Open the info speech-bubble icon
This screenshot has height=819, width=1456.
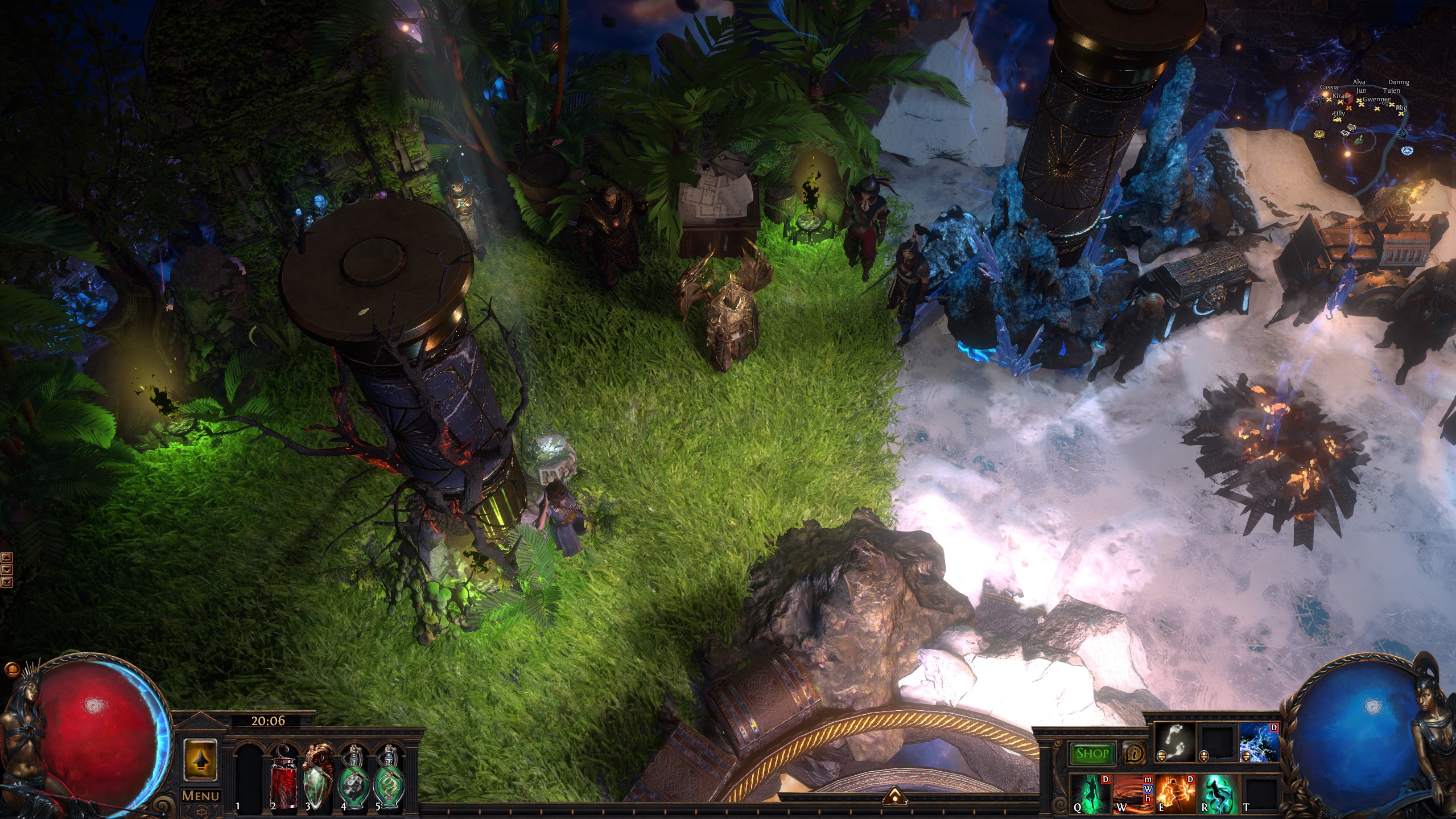(1134, 754)
